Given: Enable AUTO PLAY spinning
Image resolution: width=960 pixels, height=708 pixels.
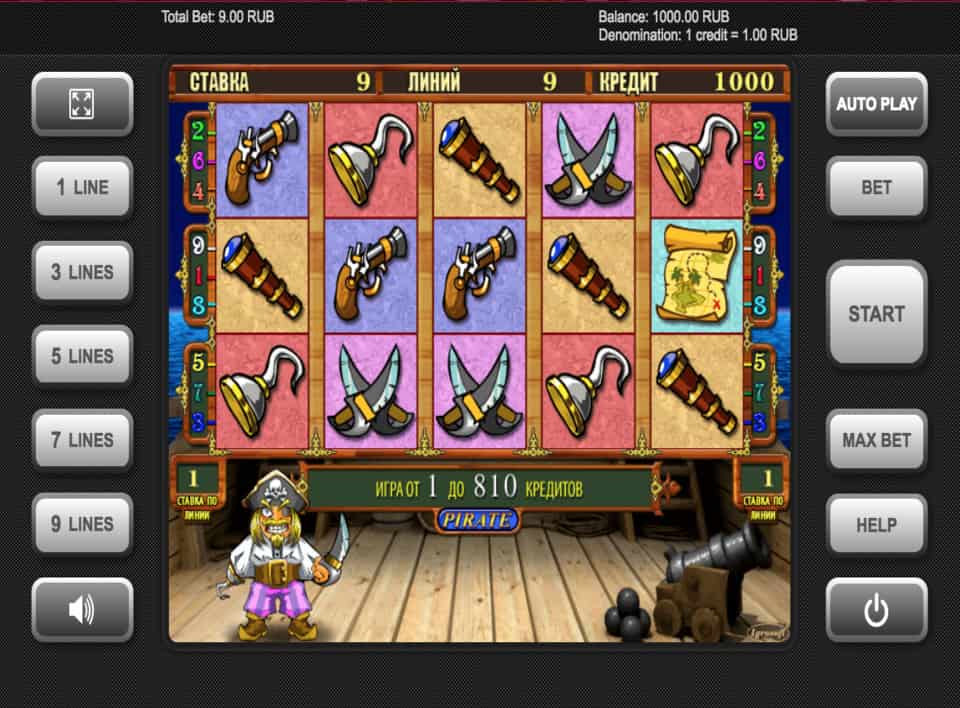Looking at the screenshot, I should 876,103.
